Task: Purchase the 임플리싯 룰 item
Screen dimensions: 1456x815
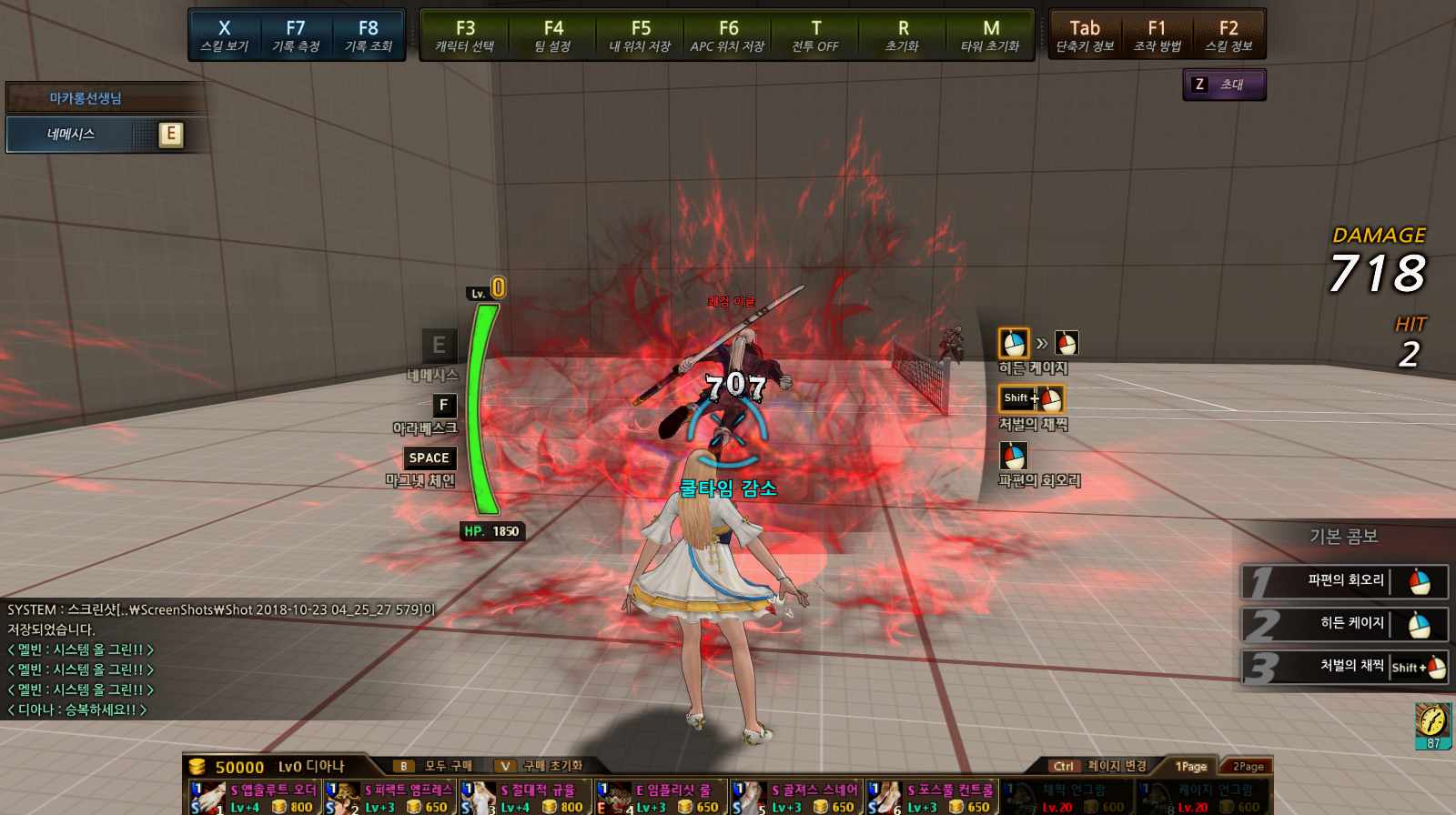Action: pyautogui.click(x=662, y=797)
